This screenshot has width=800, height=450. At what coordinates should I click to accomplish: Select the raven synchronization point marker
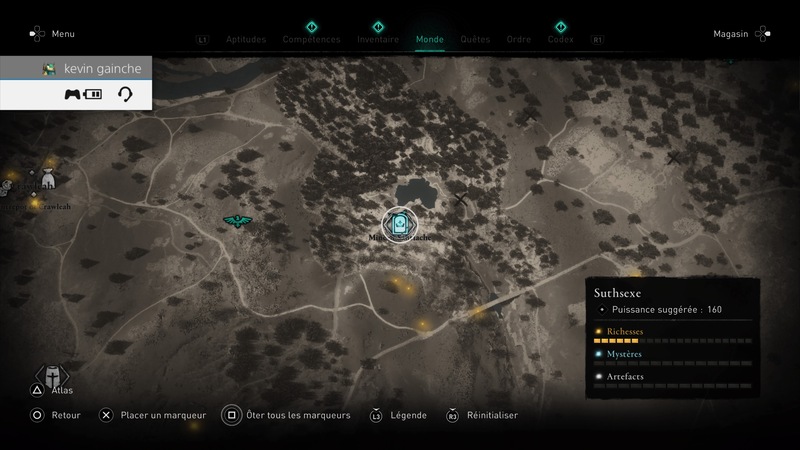coord(238,221)
